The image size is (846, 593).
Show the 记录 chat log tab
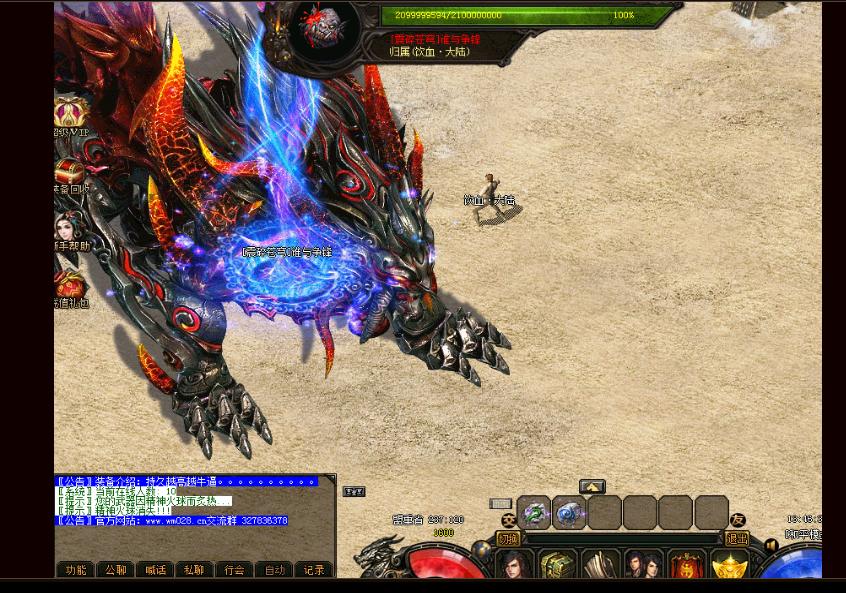click(314, 570)
